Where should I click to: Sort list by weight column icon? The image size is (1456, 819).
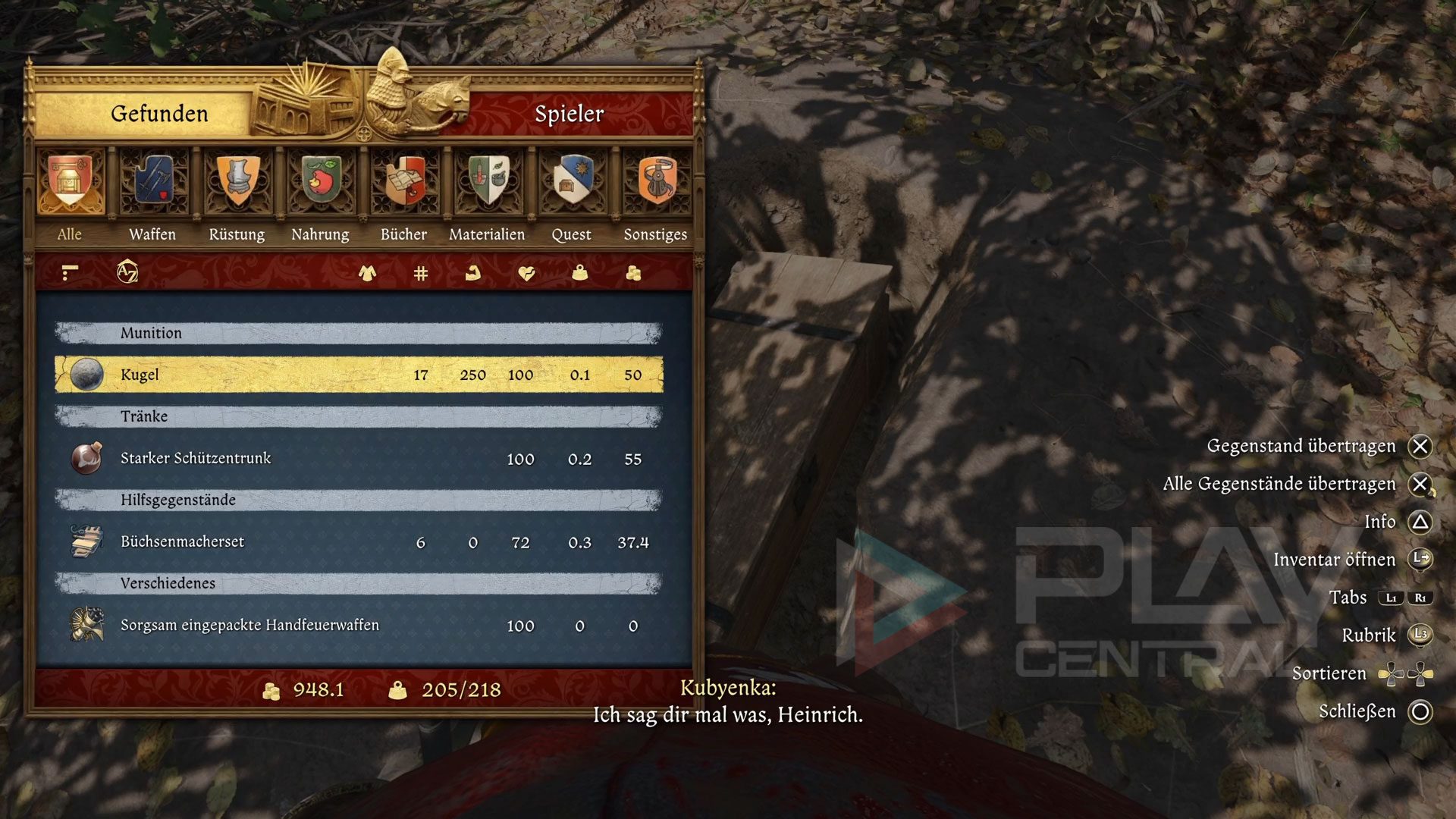click(580, 273)
